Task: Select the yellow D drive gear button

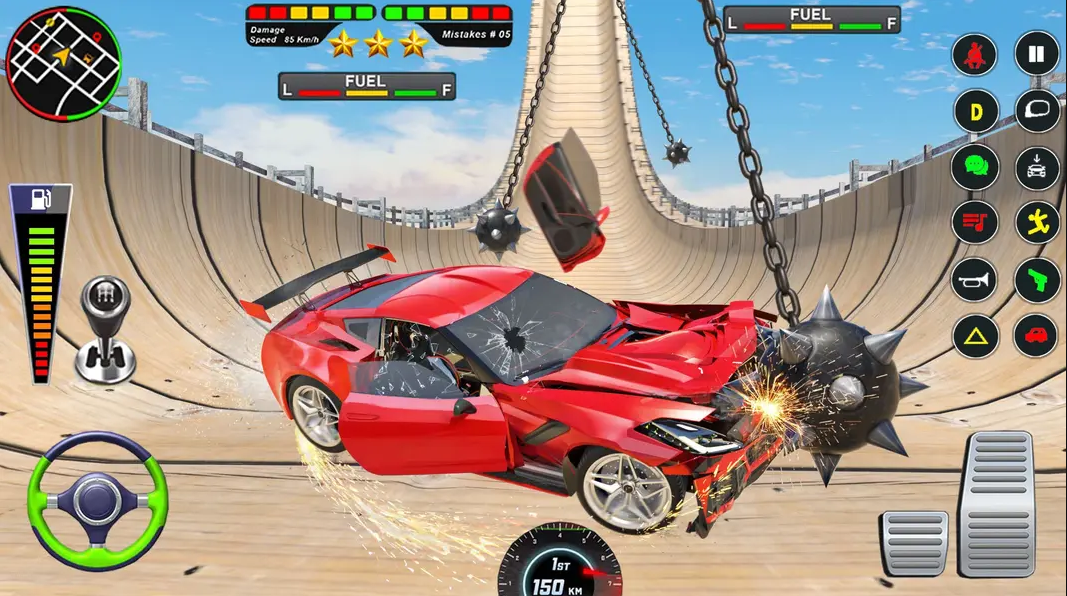Action: point(976,111)
